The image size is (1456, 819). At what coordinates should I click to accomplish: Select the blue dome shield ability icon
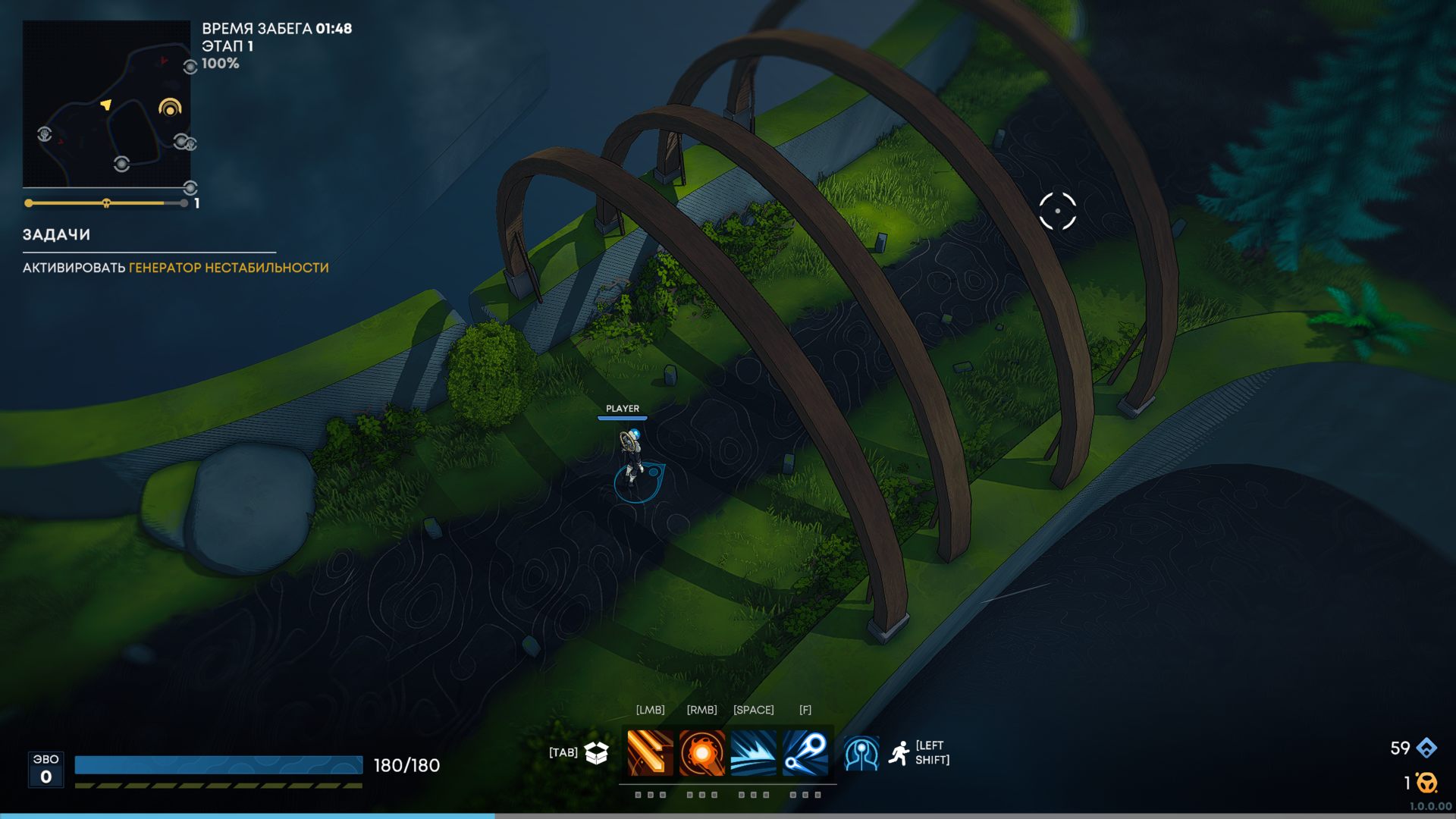pos(861,753)
